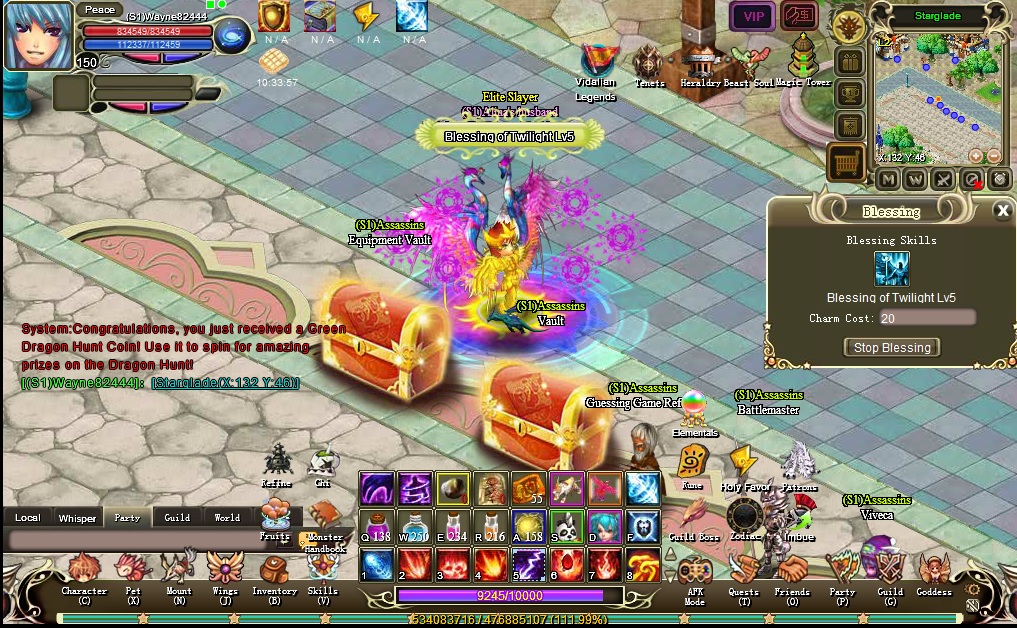This screenshot has width=1017, height=628.
Task: Zoom in the minimap
Action: click(x=975, y=156)
